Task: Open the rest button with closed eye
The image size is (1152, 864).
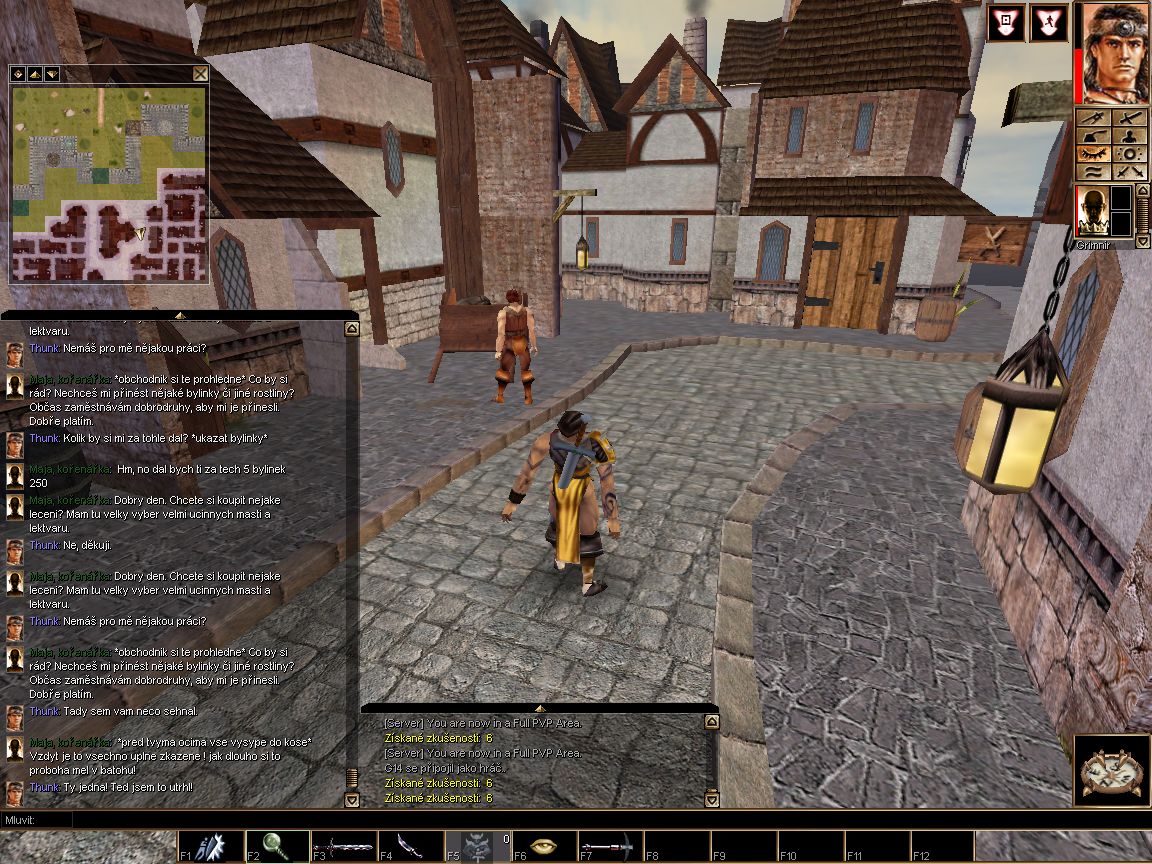Action: pos(1094,154)
